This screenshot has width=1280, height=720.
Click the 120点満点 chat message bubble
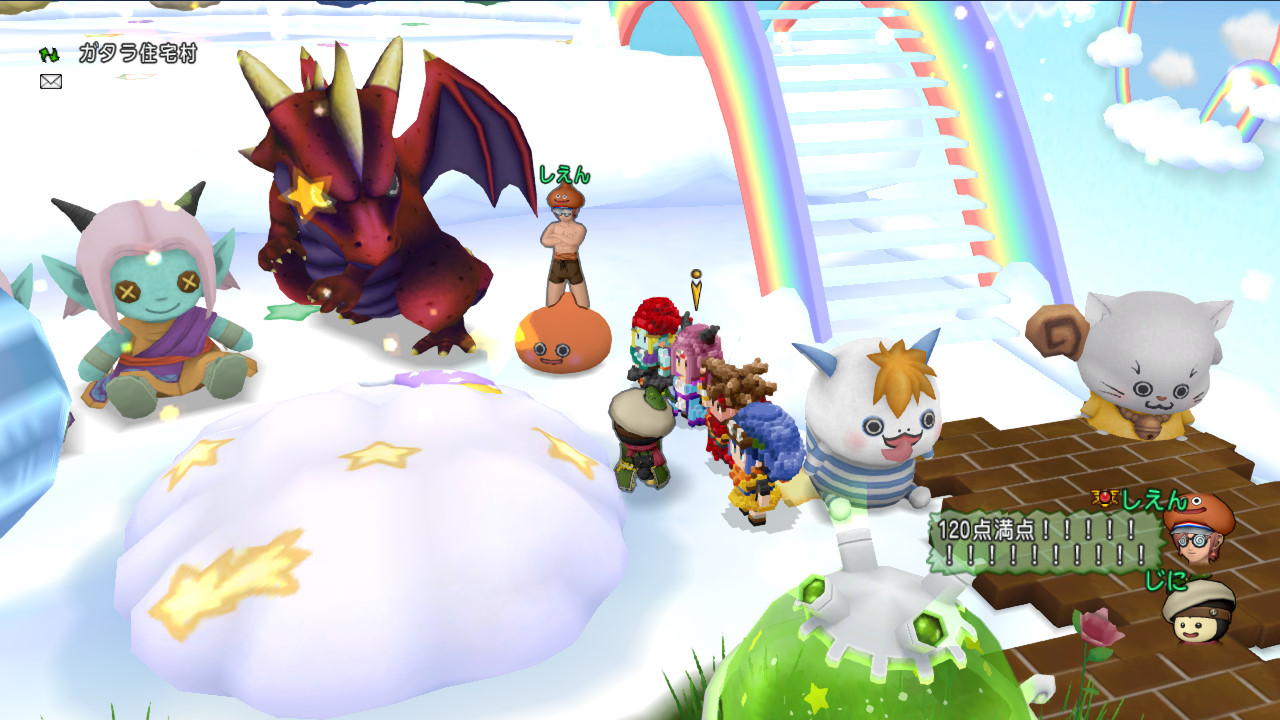pyautogui.click(x=1045, y=542)
